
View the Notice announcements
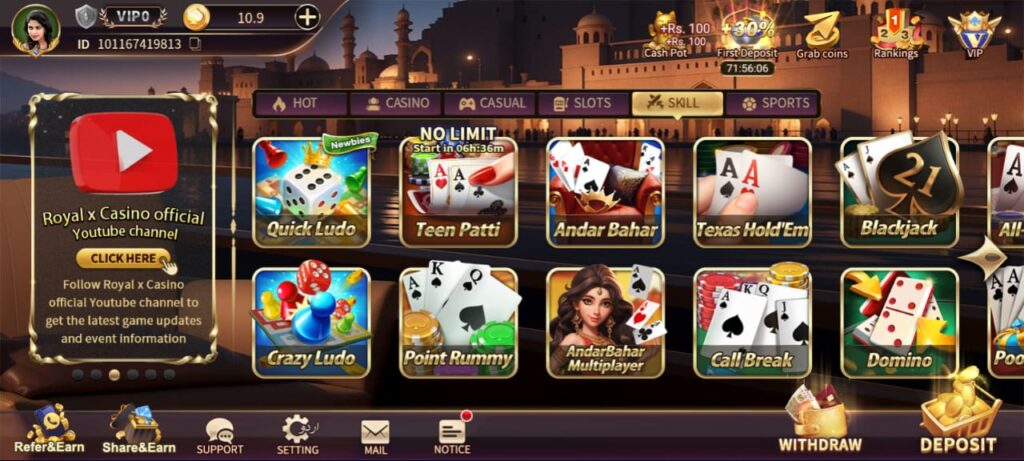click(x=452, y=434)
